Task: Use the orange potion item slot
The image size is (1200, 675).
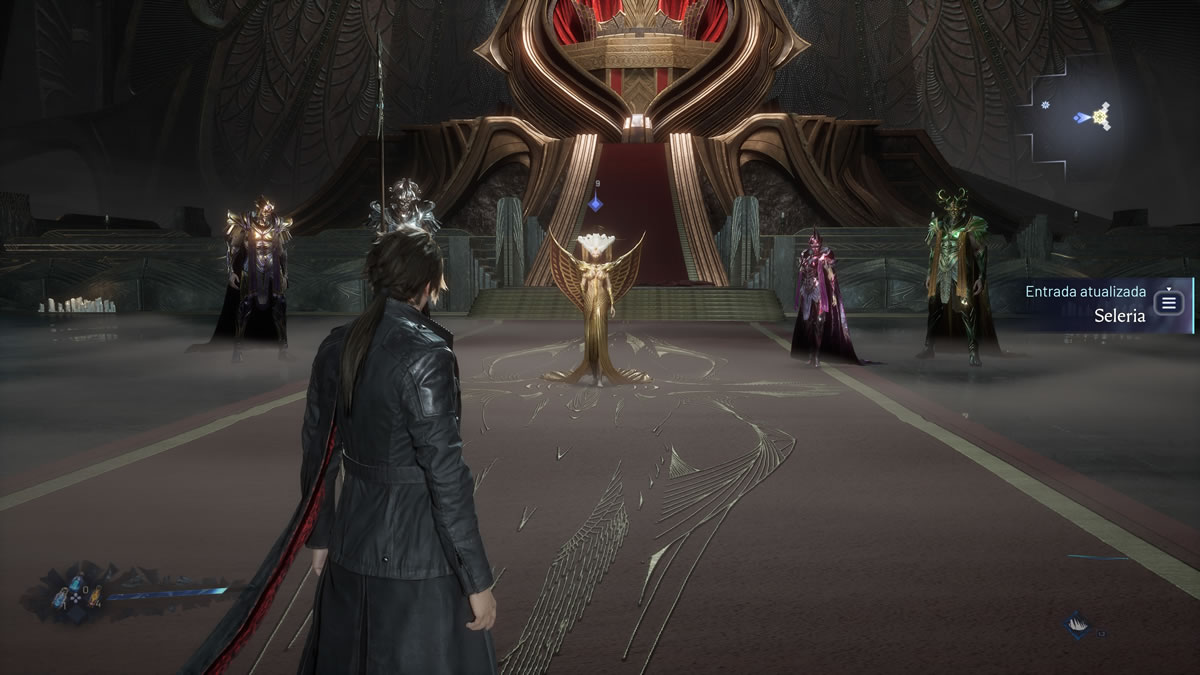Action: coord(95,598)
